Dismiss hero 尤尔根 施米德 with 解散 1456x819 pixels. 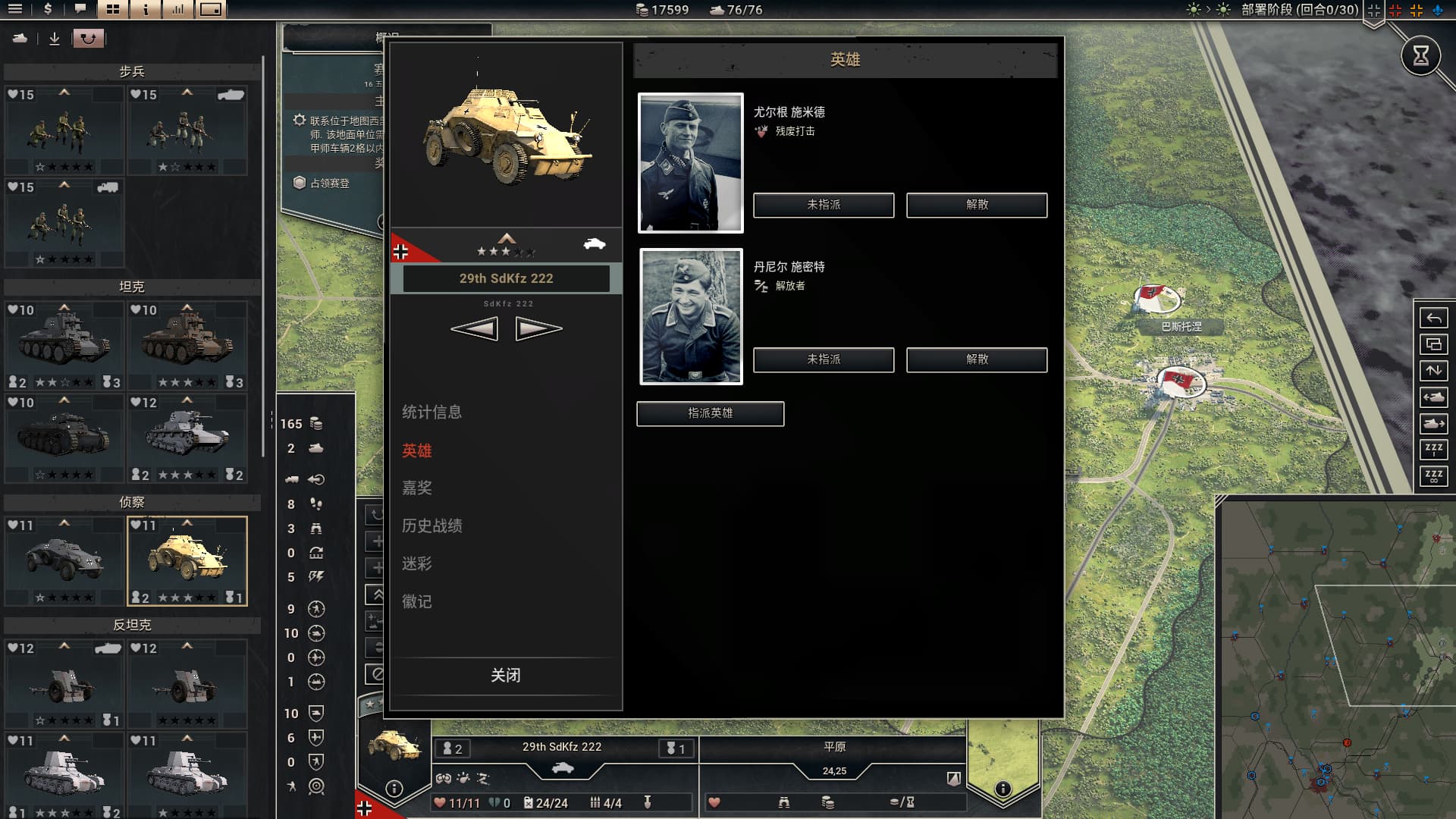click(x=977, y=205)
